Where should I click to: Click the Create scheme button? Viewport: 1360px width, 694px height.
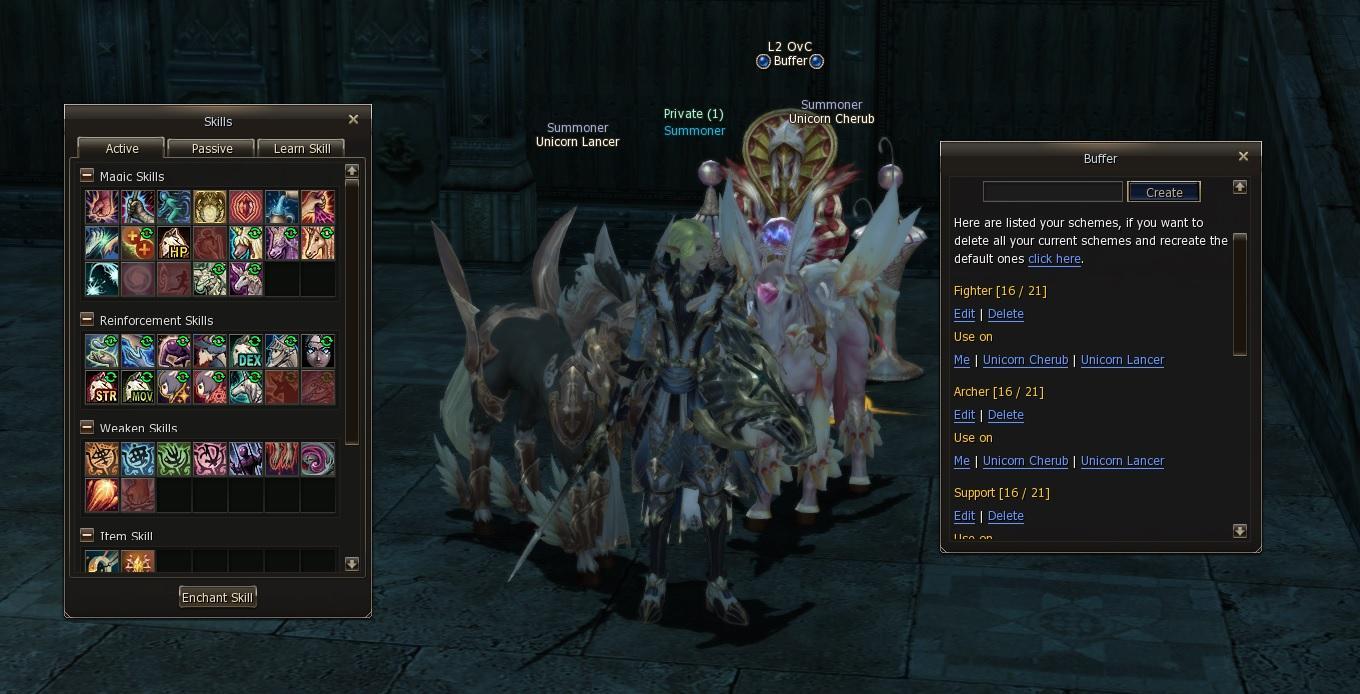click(x=1163, y=192)
